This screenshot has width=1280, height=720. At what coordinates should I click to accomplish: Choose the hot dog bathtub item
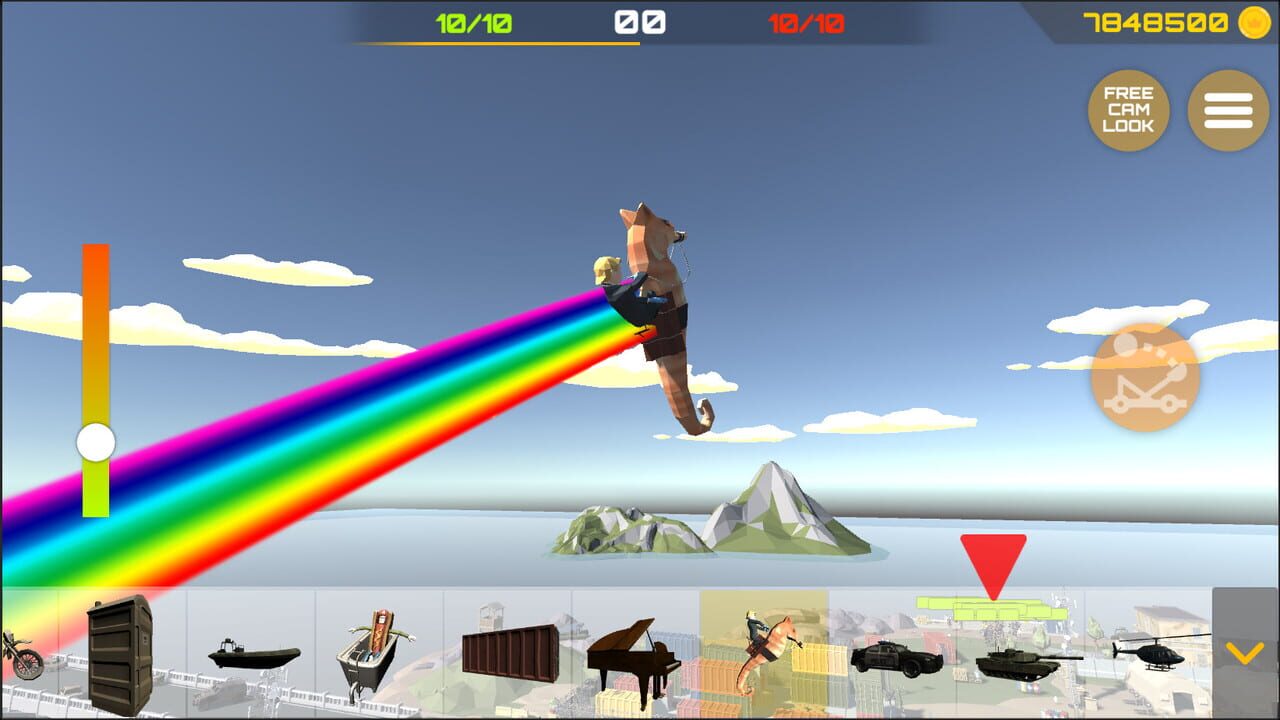[x=375, y=650]
